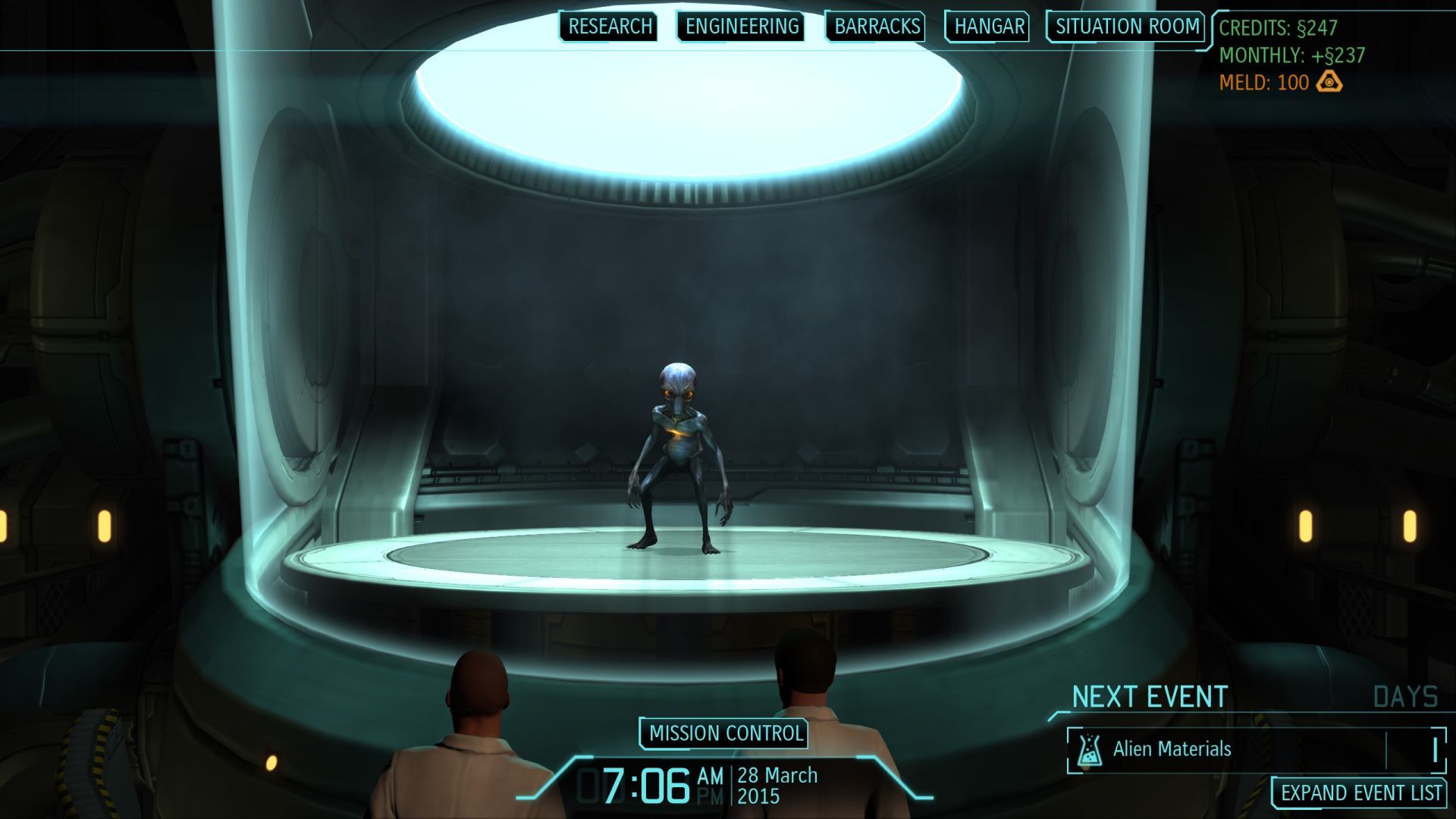1456x819 pixels.
Task: Go to the Engineering section
Action: (741, 27)
